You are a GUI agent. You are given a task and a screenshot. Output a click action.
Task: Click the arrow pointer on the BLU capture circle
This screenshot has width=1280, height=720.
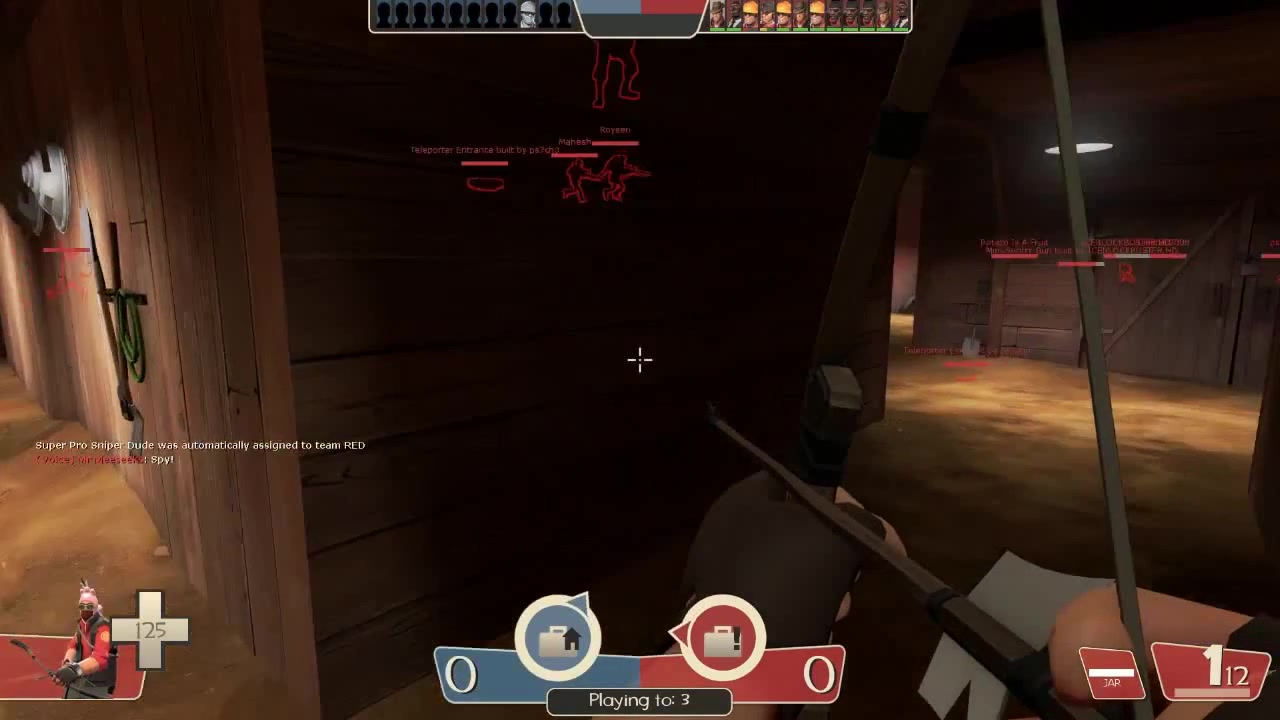[x=580, y=603]
